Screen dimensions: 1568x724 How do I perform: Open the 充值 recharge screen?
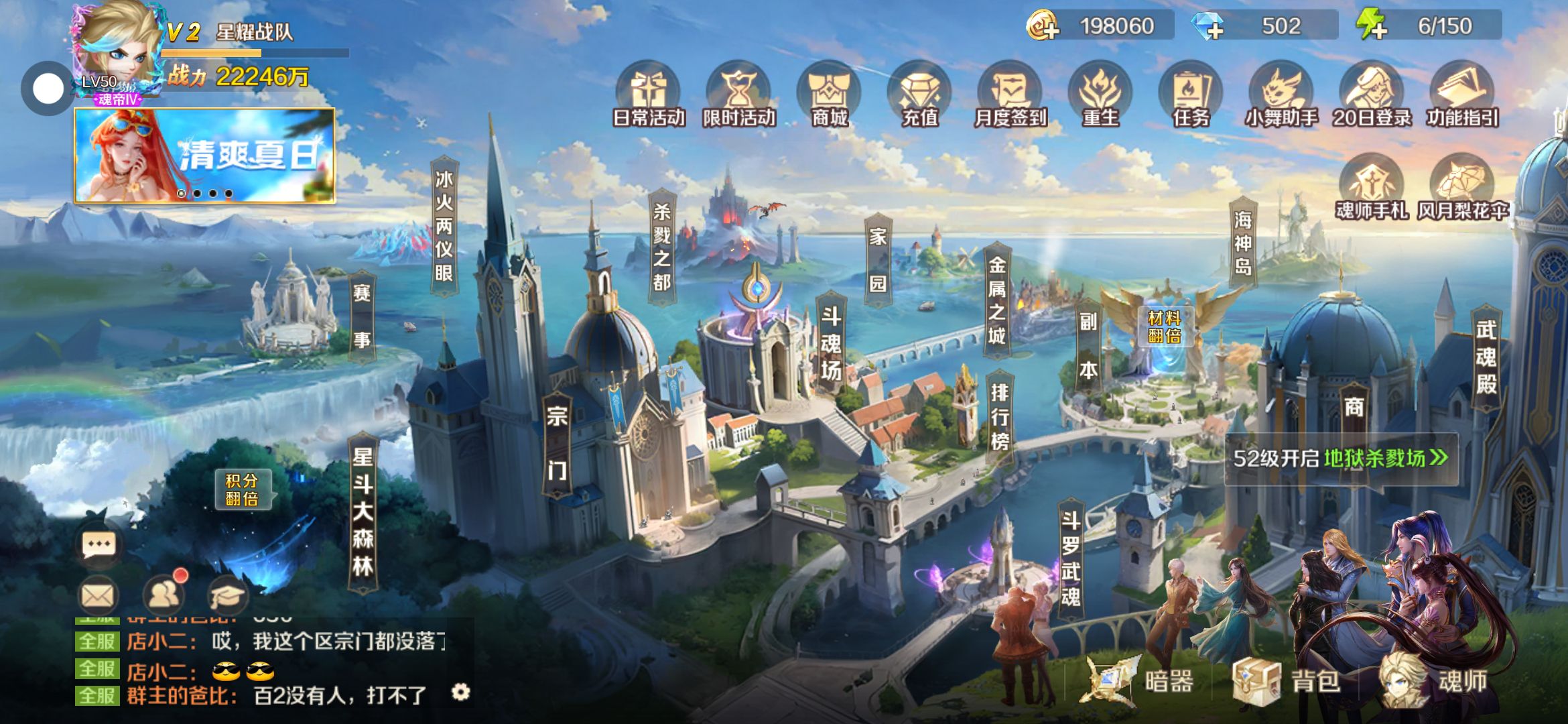pos(919,95)
